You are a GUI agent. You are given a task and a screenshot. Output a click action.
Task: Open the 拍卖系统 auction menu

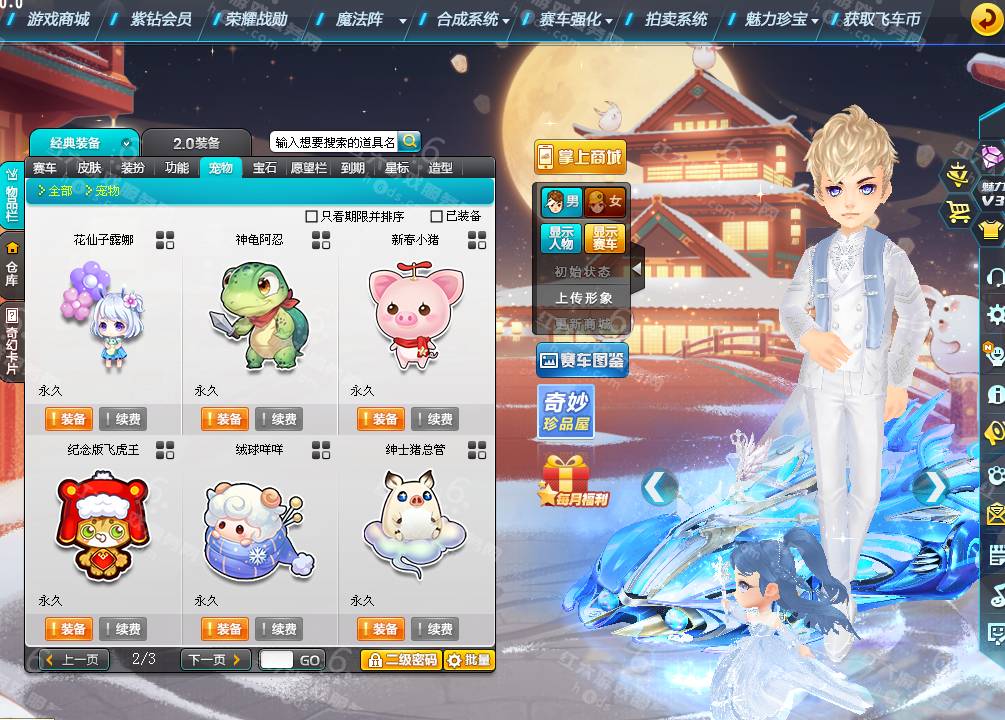click(676, 19)
